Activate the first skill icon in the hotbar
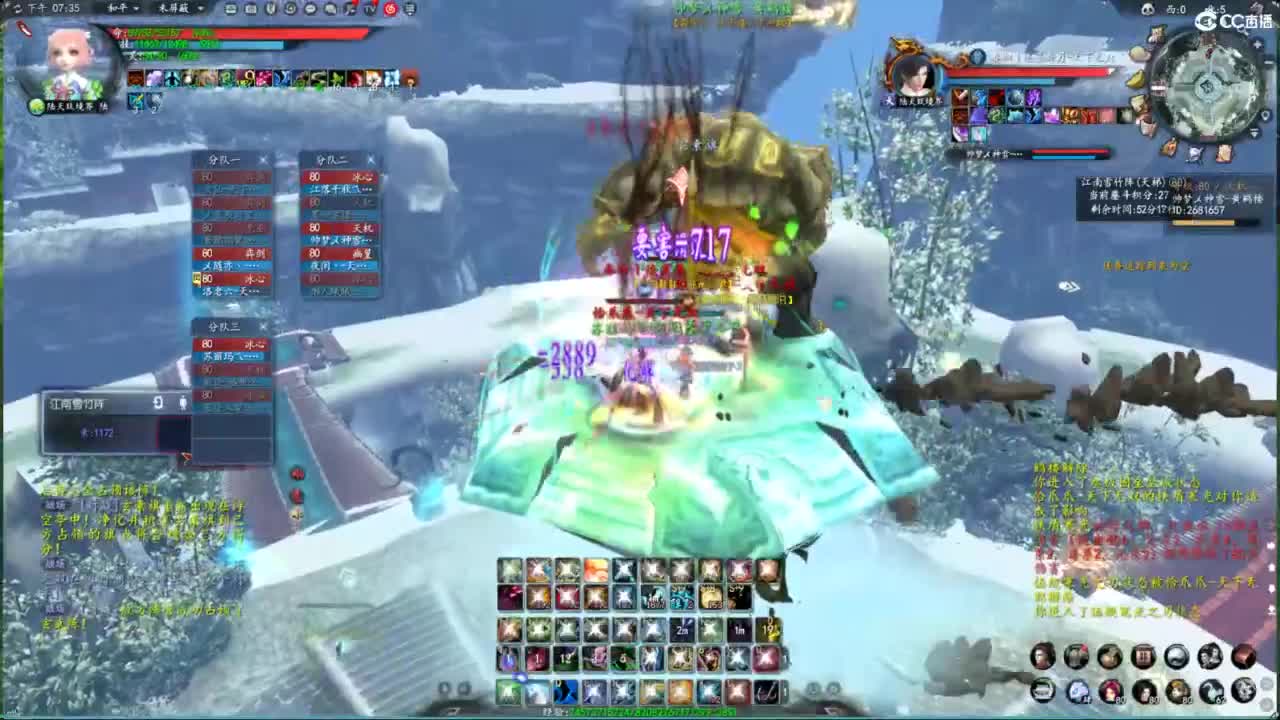Viewport: 1280px width, 720px height. pos(511,570)
